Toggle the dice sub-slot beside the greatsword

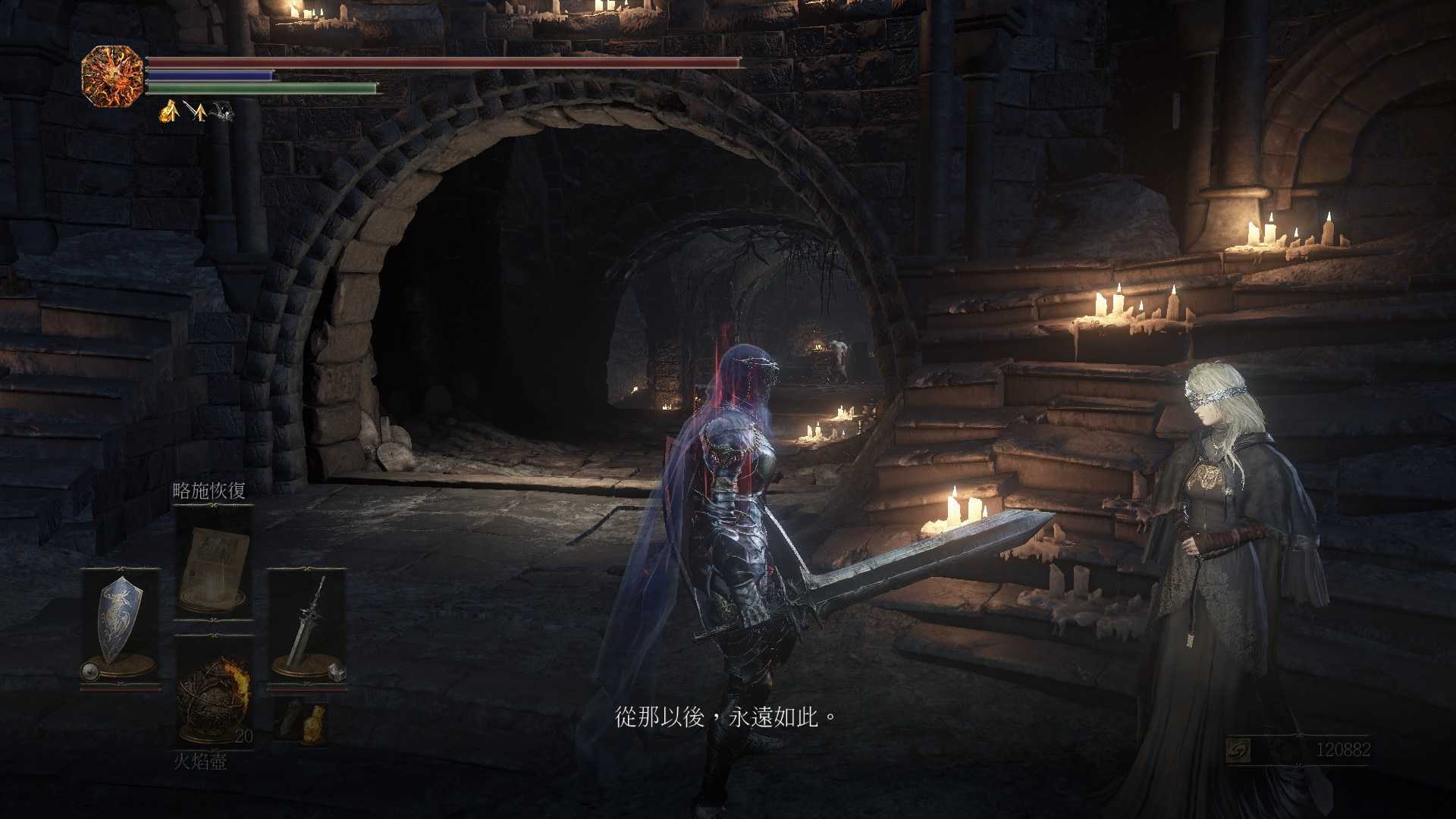(337, 670)
